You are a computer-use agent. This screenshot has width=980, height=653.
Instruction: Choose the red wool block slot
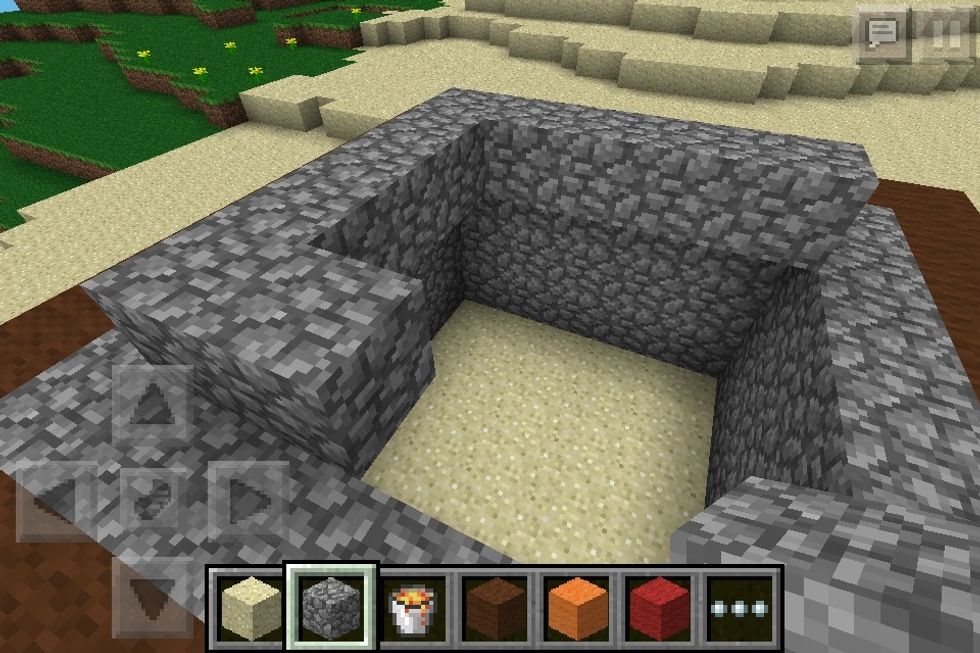[659, 606]
